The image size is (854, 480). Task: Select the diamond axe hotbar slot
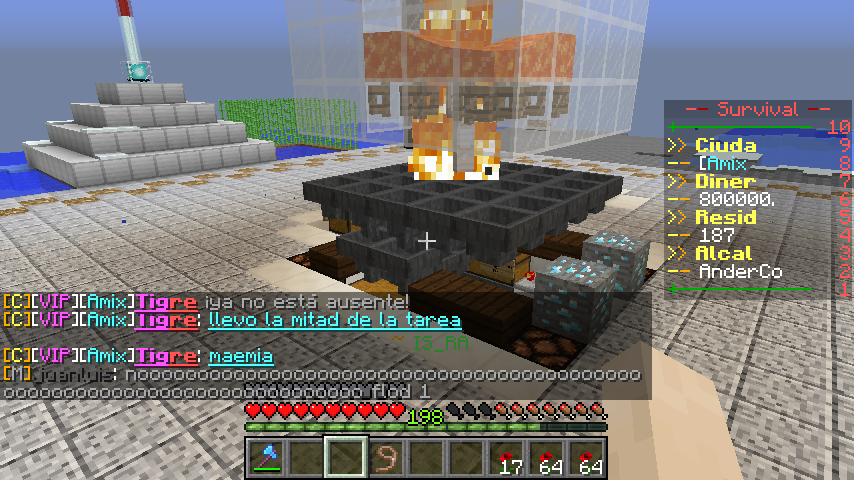coord(267,458)
